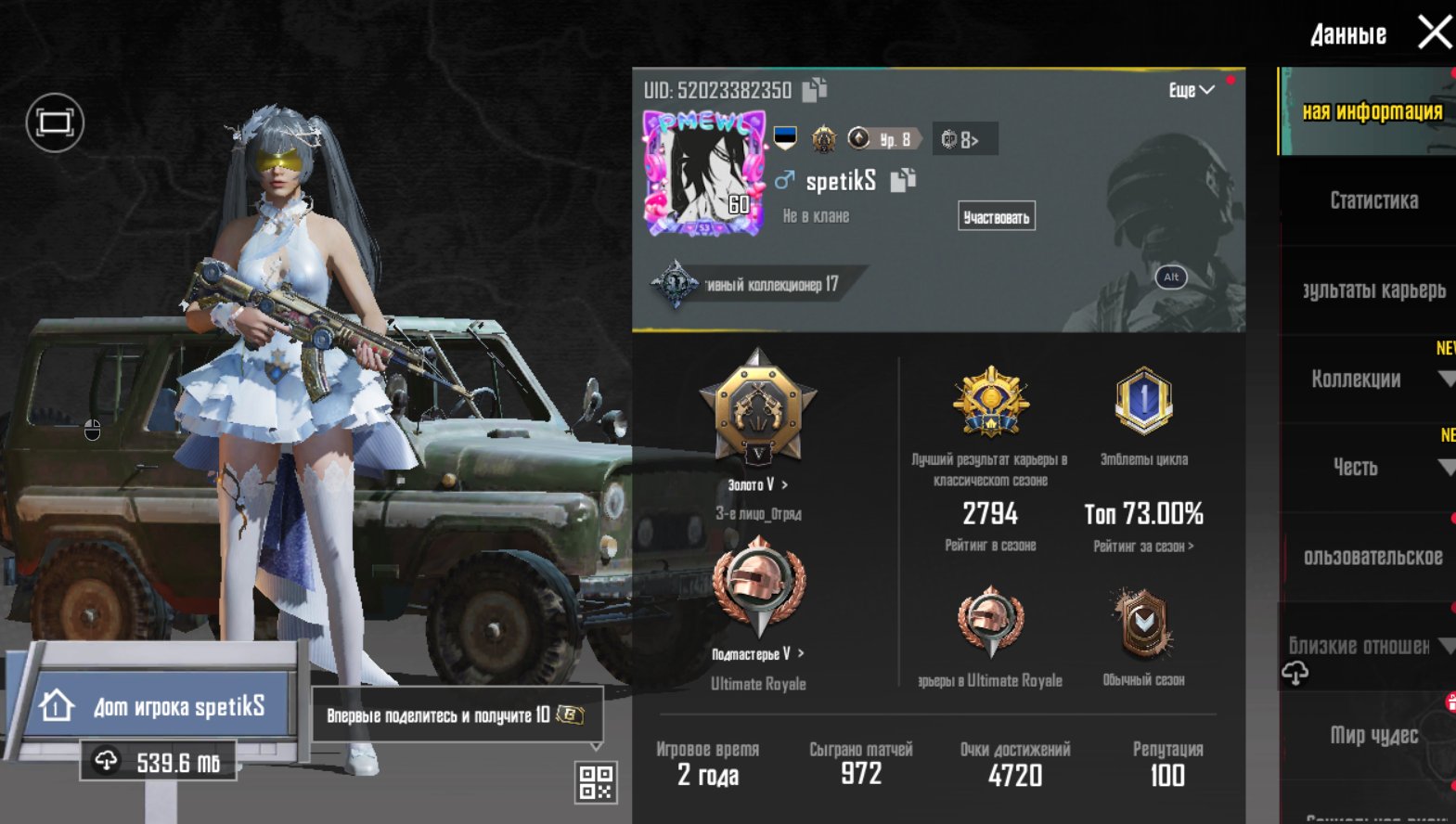
Task: Select the Честь tab
Action: tap(1355, 467)
